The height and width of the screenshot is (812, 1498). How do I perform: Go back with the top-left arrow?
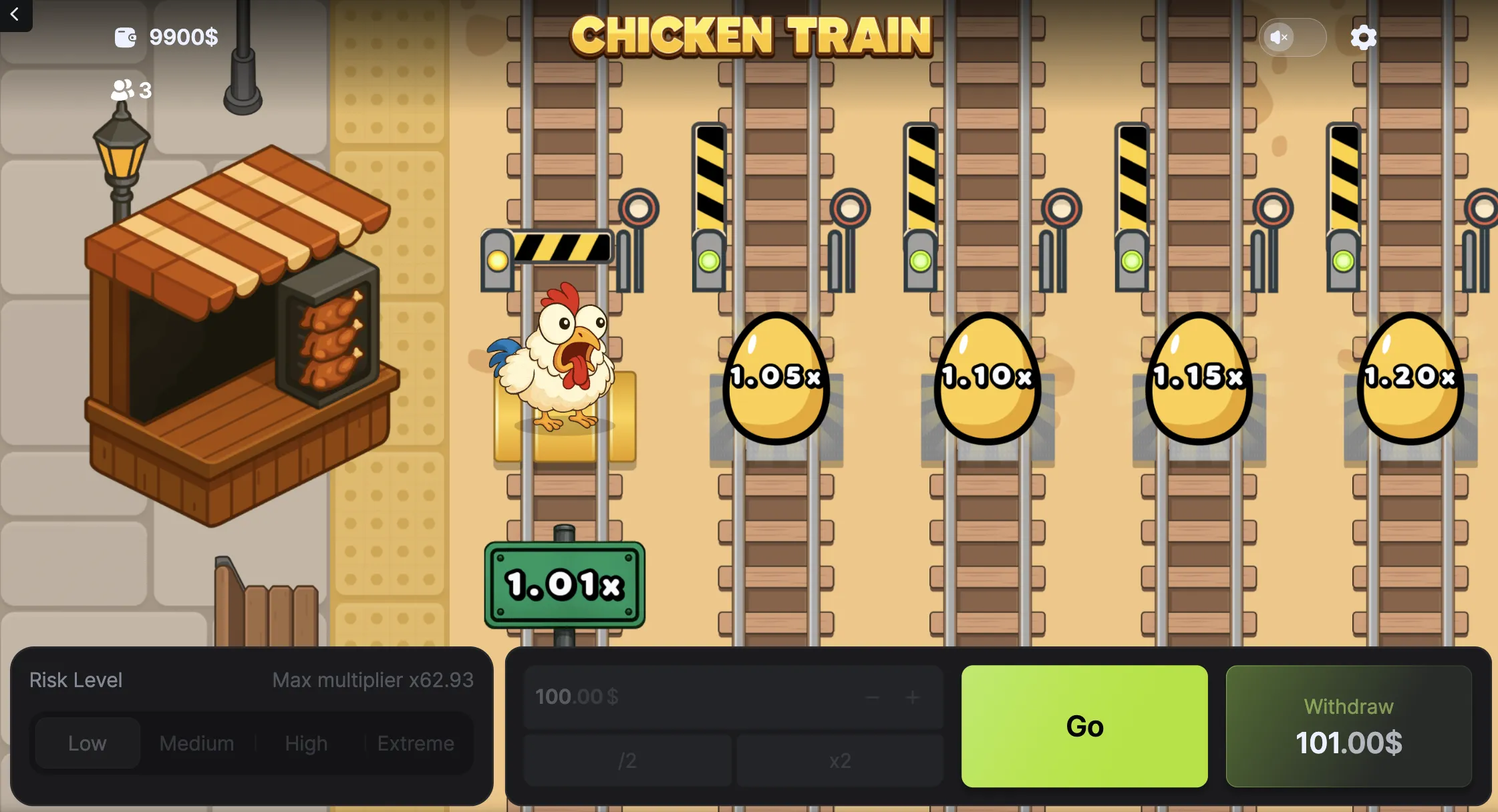15,15
